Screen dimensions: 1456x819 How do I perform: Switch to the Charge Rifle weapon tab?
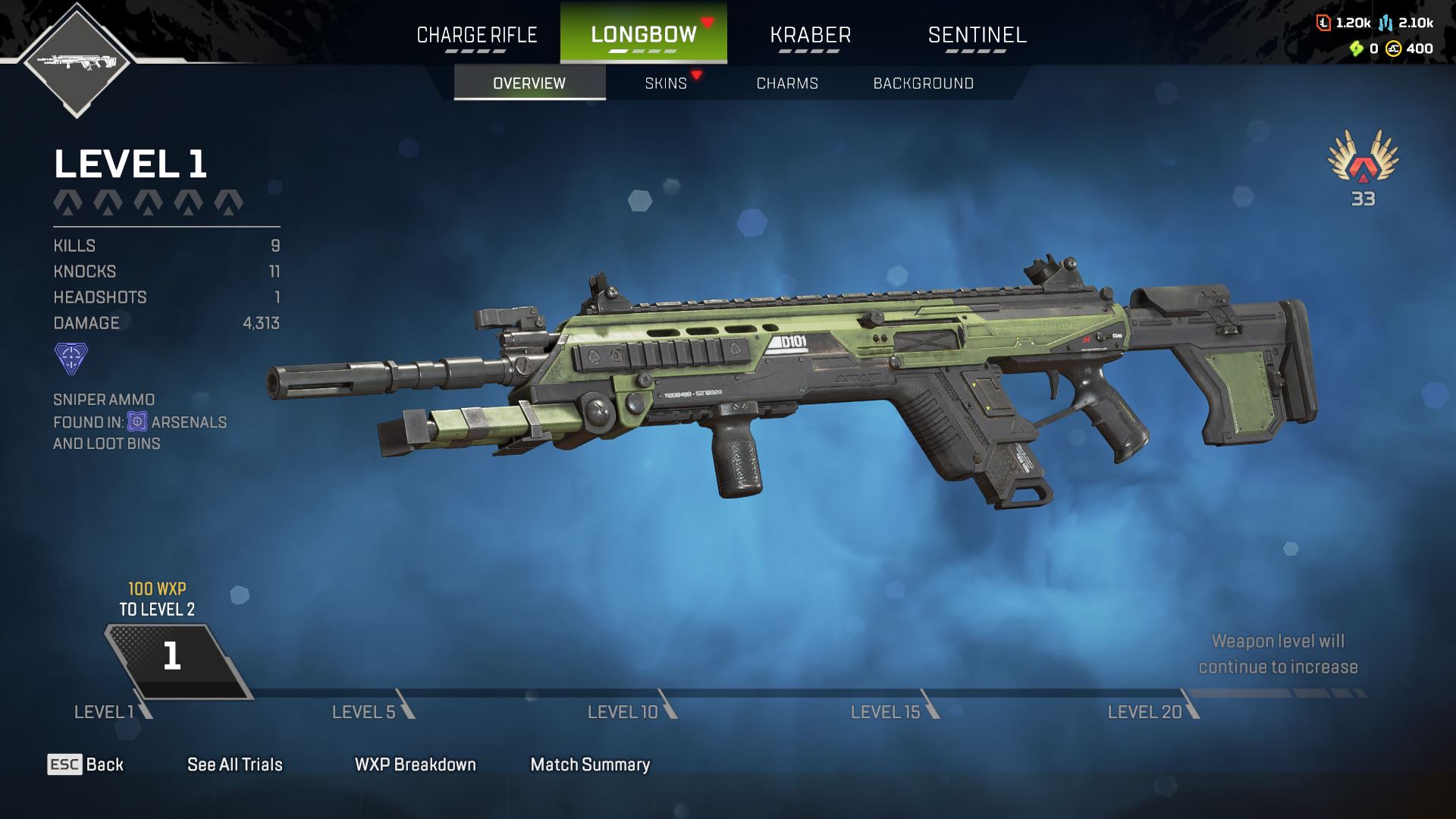pyautogui.click(x=476, y=35)
